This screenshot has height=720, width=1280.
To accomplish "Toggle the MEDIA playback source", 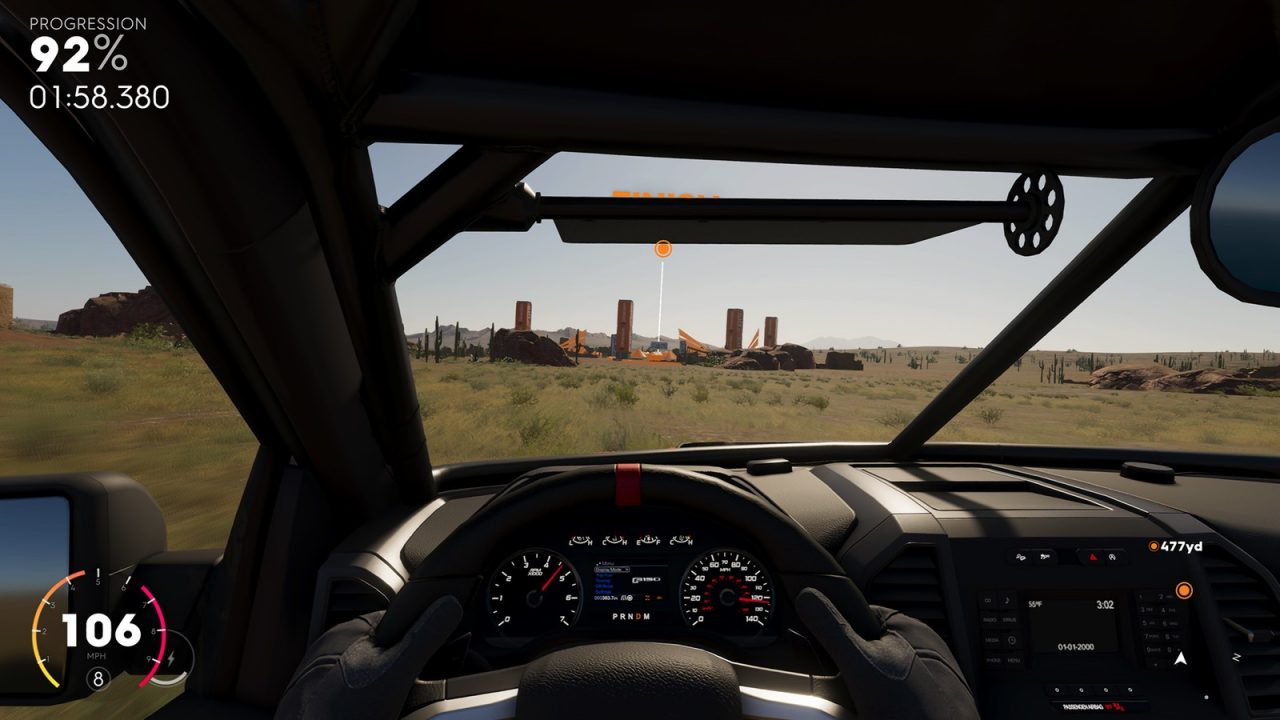I will [x=992, y=640].
